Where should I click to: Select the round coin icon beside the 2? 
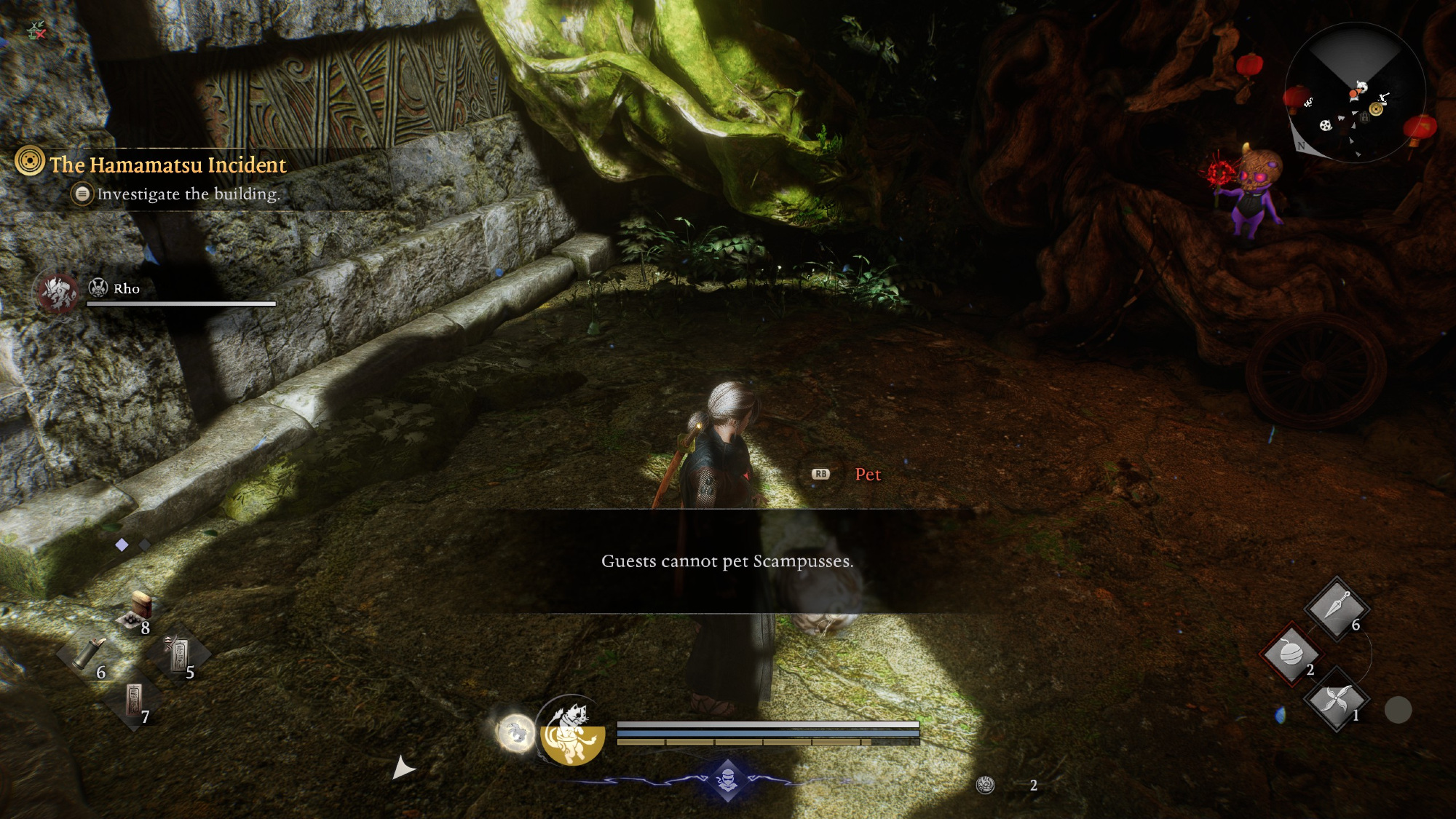(986, 785)
